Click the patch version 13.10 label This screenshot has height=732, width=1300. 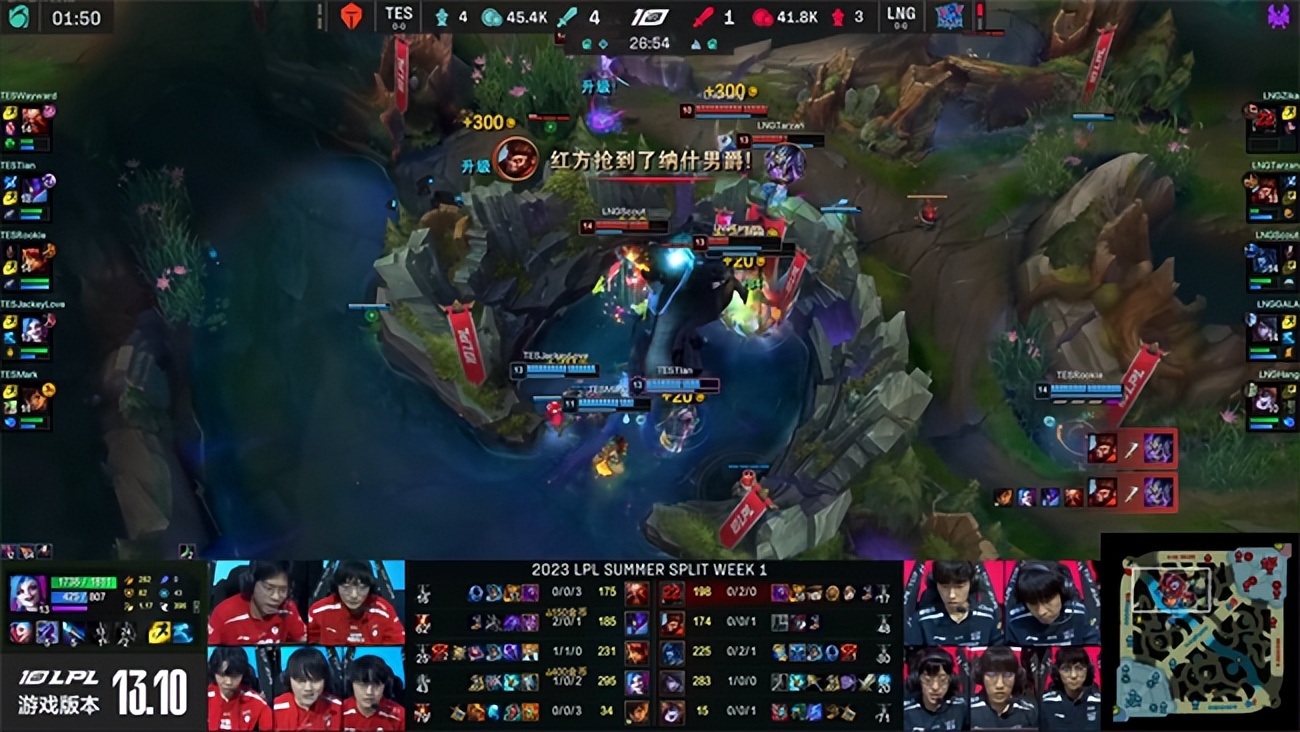coord(150,692)
